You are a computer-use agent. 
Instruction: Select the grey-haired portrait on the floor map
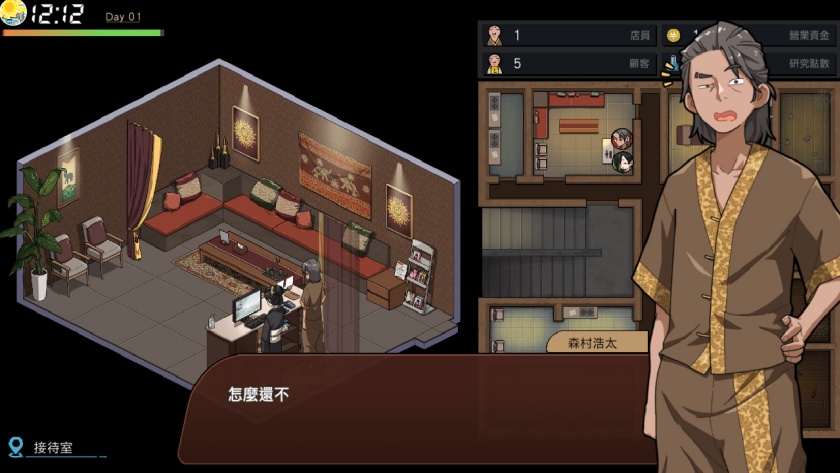[621, 139]
